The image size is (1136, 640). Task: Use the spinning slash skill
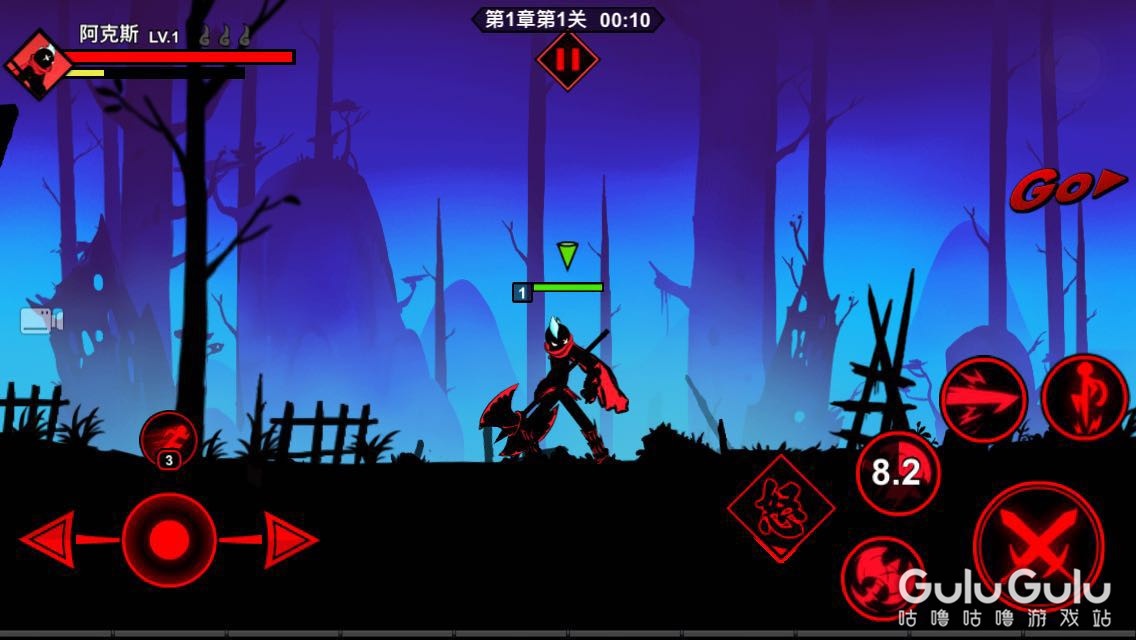[x=882, y=577]
